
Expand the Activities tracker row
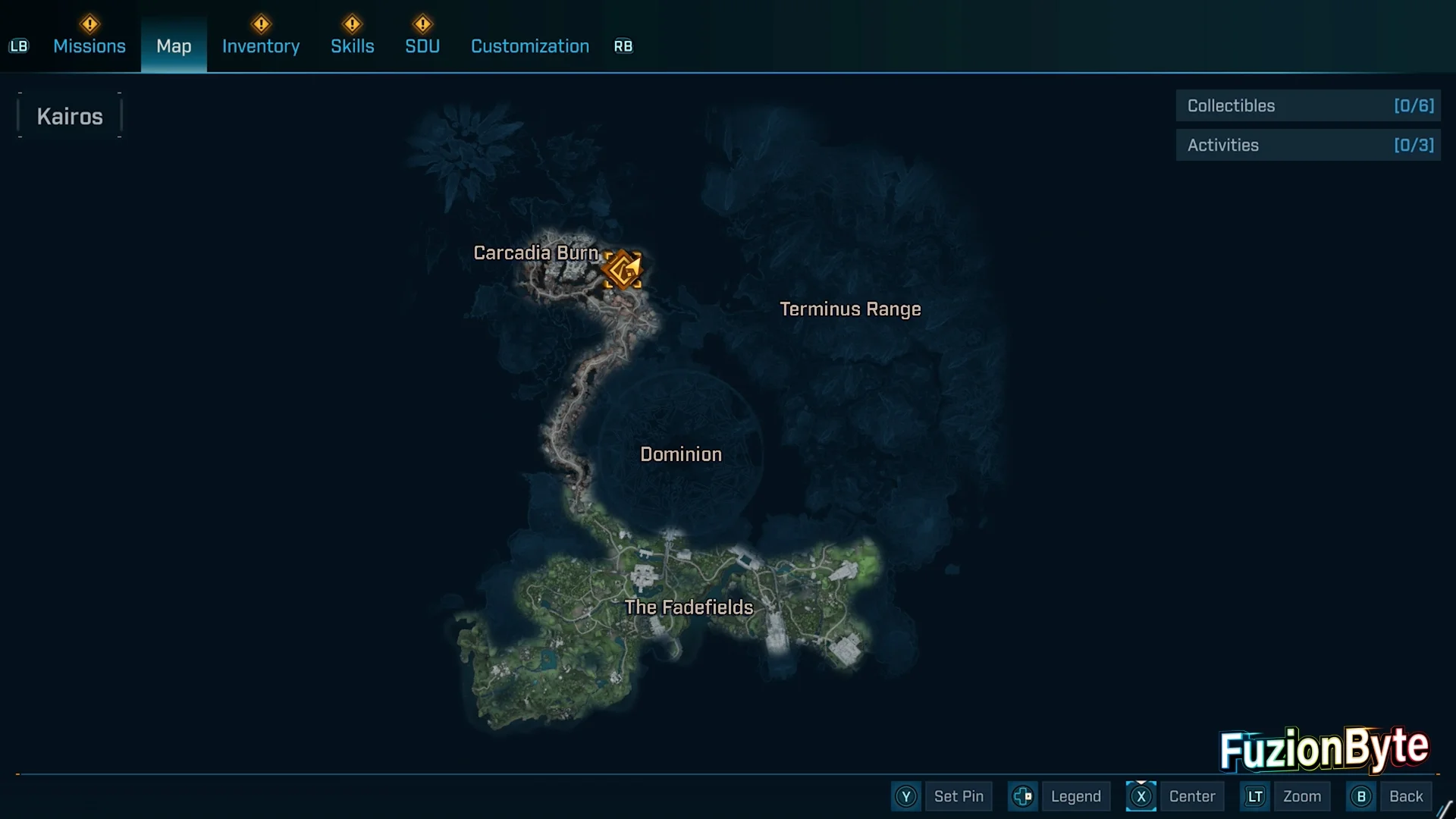tap(1308, 146)
